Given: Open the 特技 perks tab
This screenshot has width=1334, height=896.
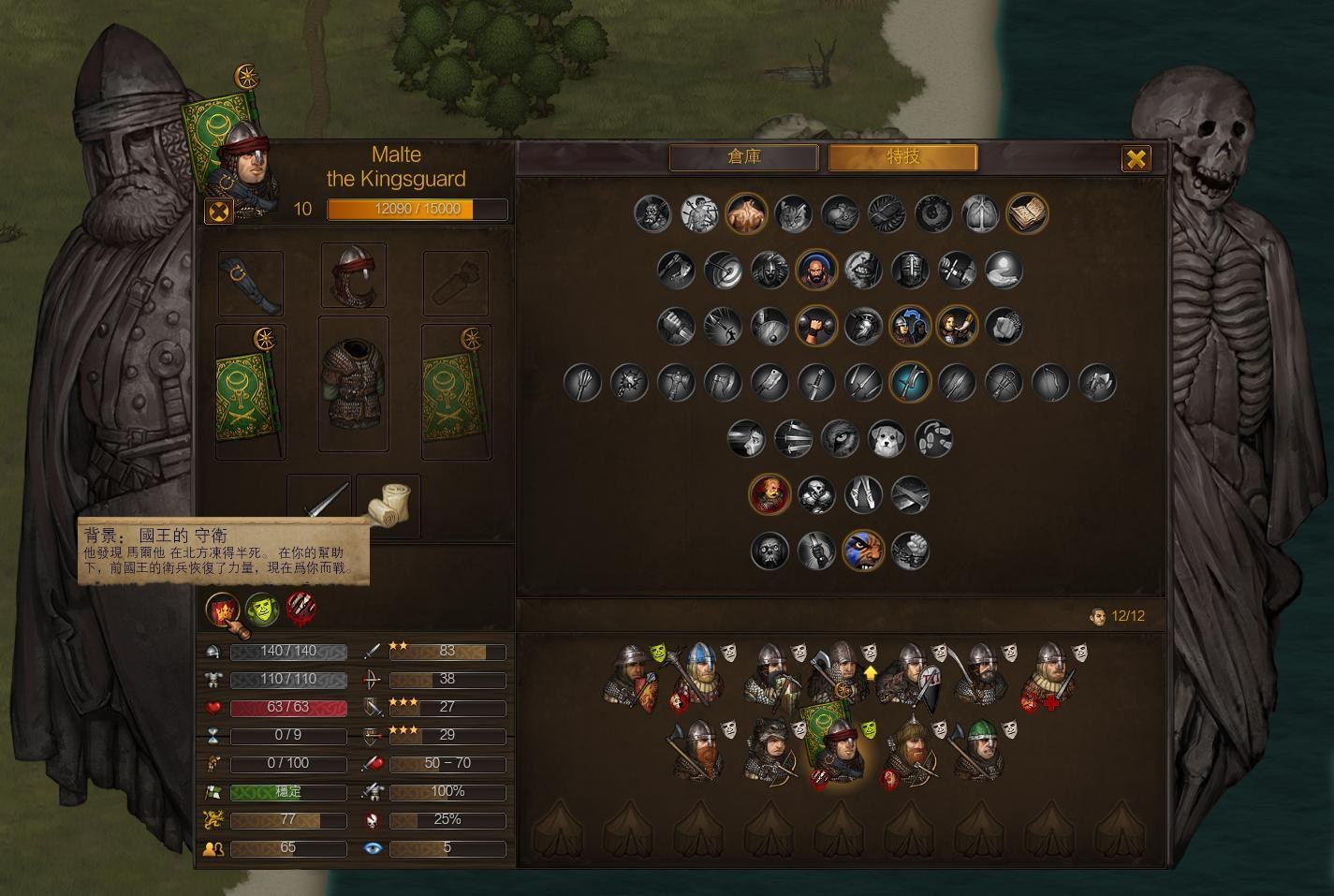Looking at the screenshot, I should 902,157.
